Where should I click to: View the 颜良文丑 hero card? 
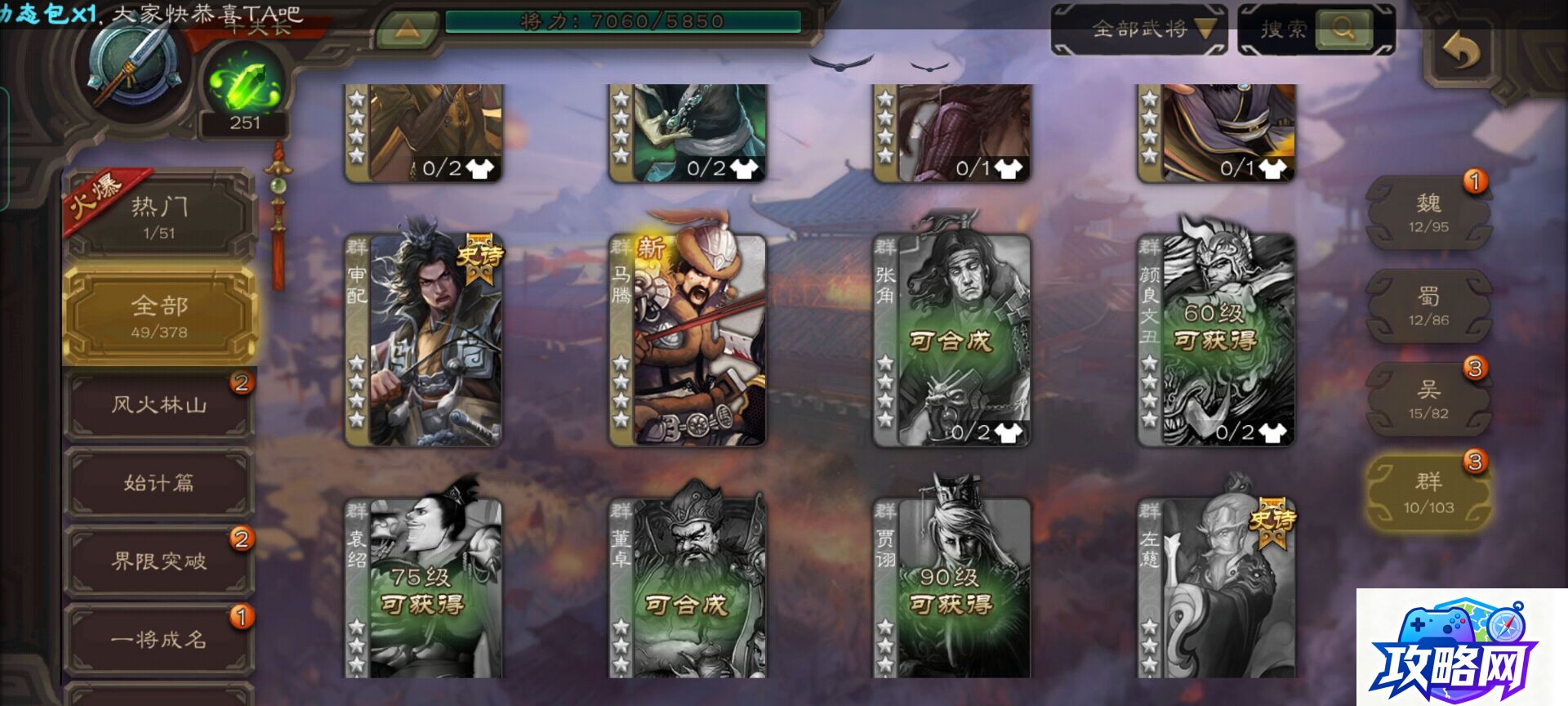point(1217,339)
